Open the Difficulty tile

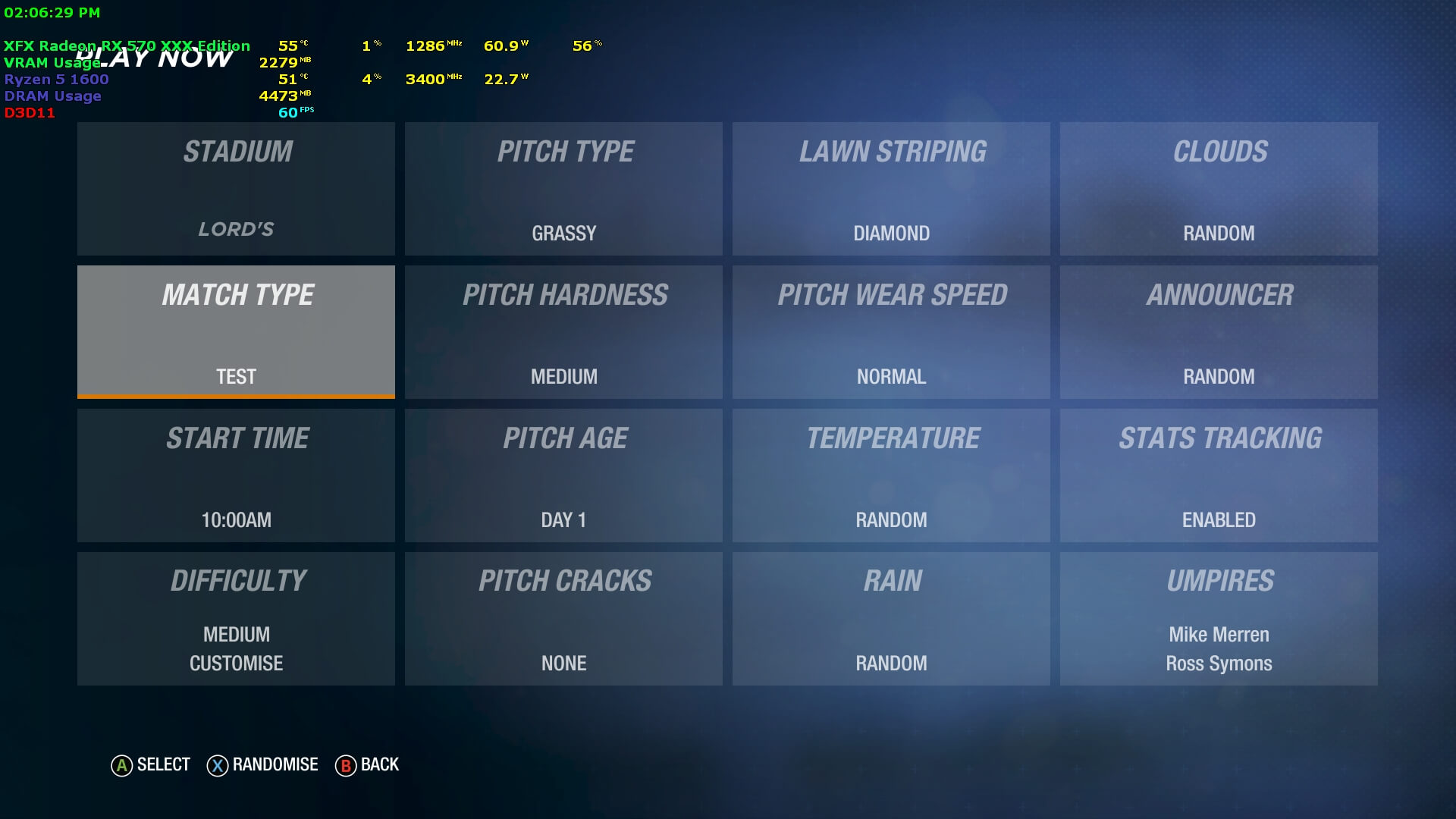[236, 619]
